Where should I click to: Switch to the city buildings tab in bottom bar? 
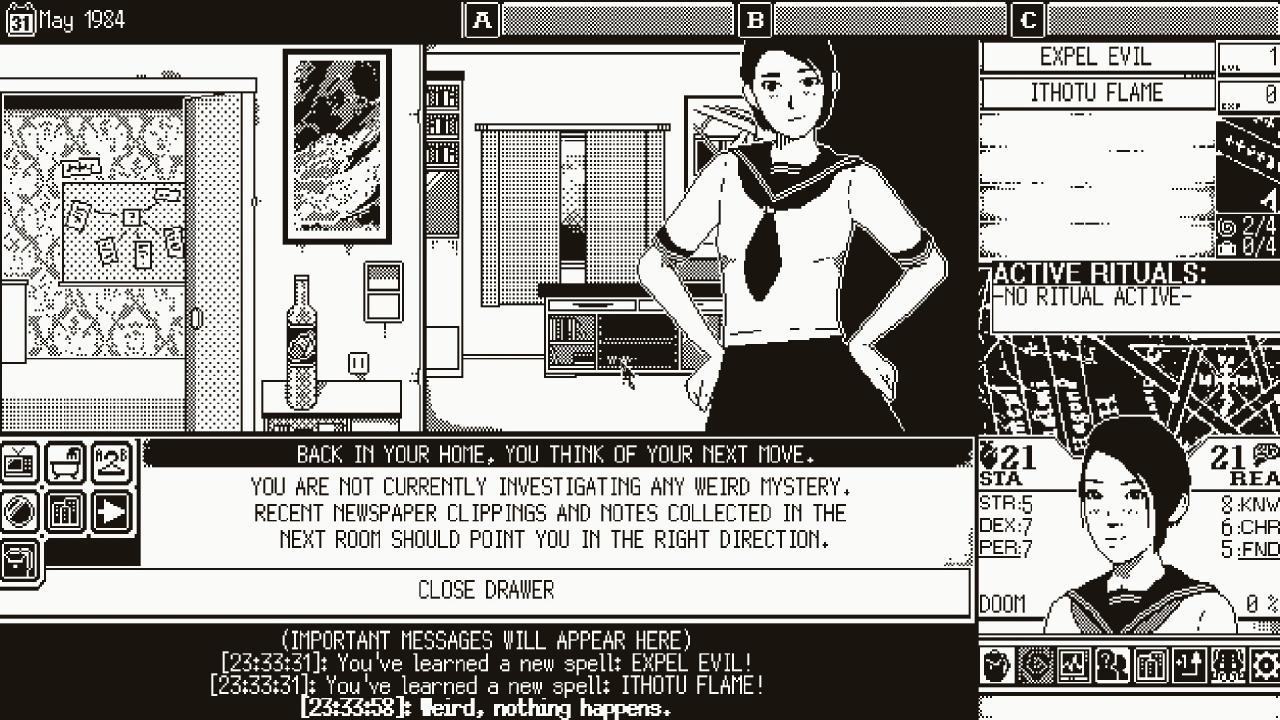coord(1150,666)
